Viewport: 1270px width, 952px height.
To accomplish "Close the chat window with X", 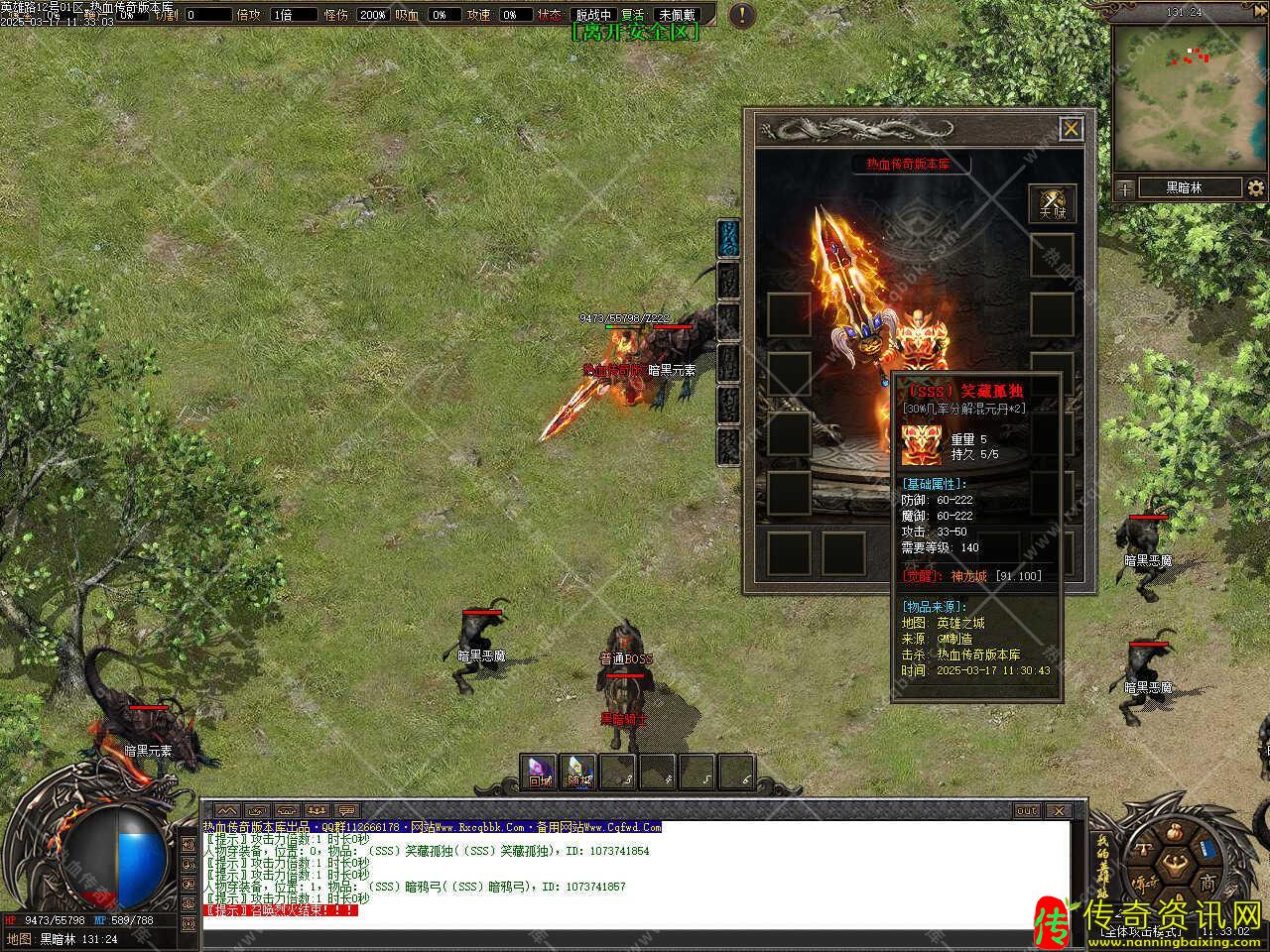I will pos(1058,810).
